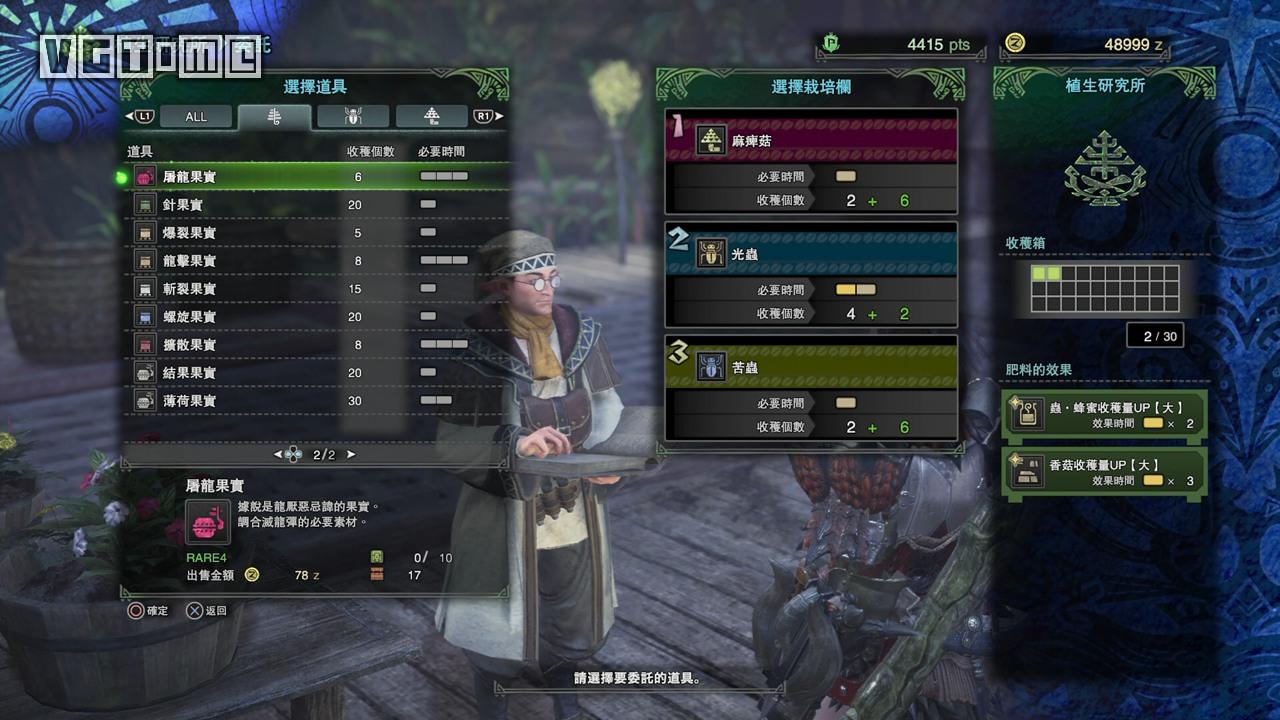Go to the next item list page
This screenshot has width=1280, height=720.
pos(351,454)
